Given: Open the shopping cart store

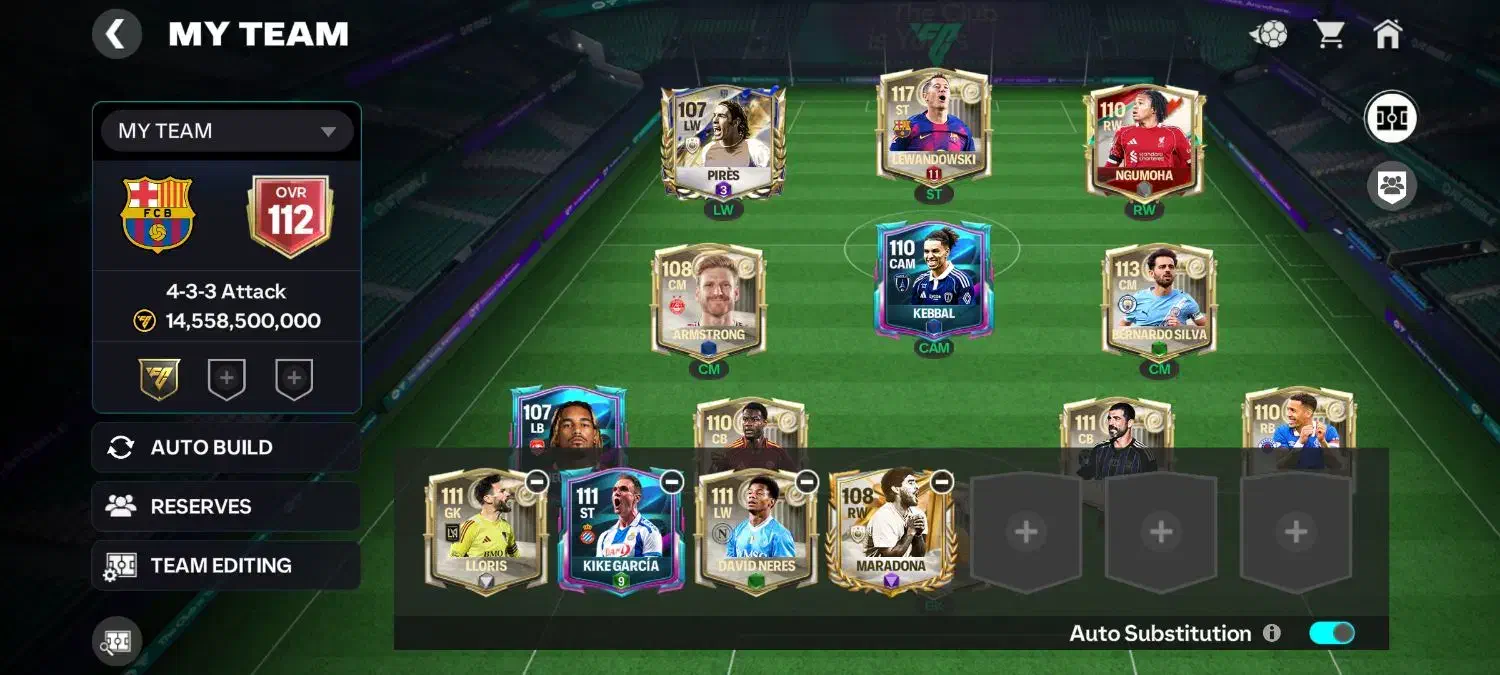Looking at the screenshot, I should (1329, 35).
